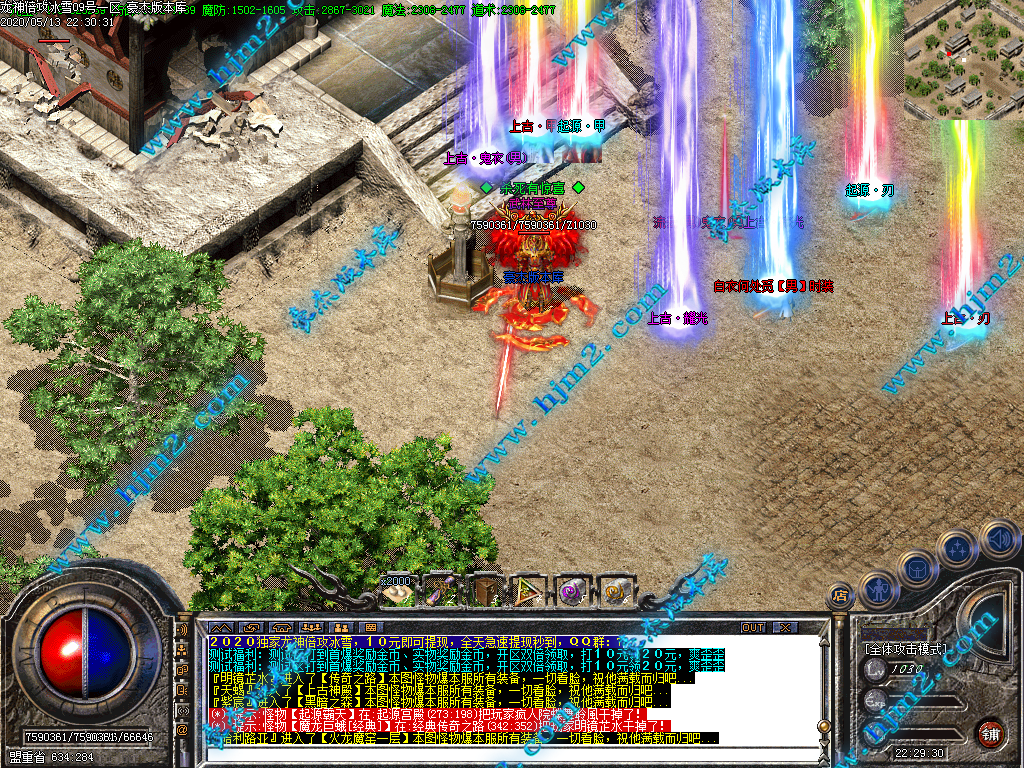Toggle the 全体攻击模式 attack mode label
1024x768 pixels.
pyautogui.click(x=907, y=649)
